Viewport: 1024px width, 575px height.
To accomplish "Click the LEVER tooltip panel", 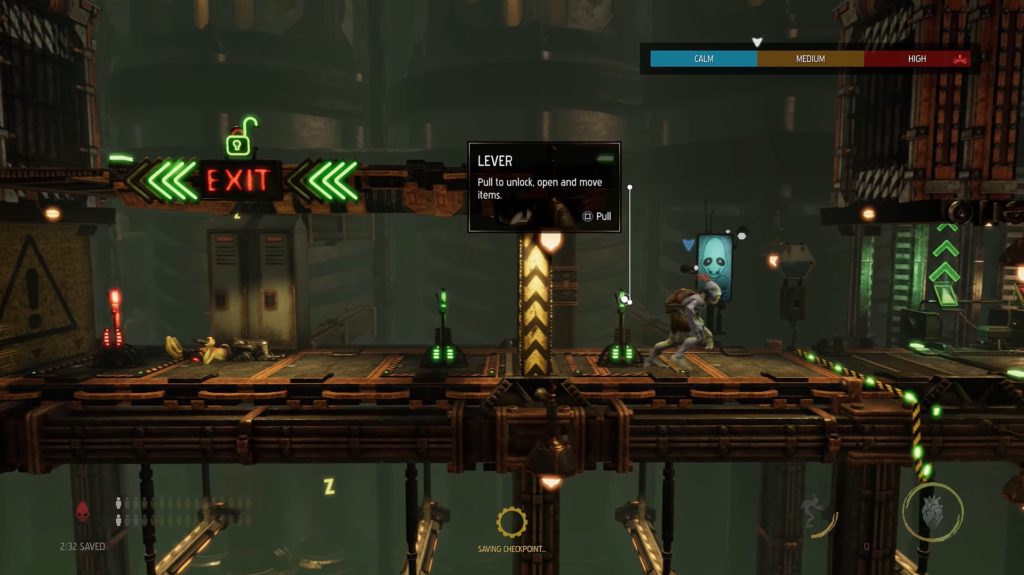I will click(544, 187).
